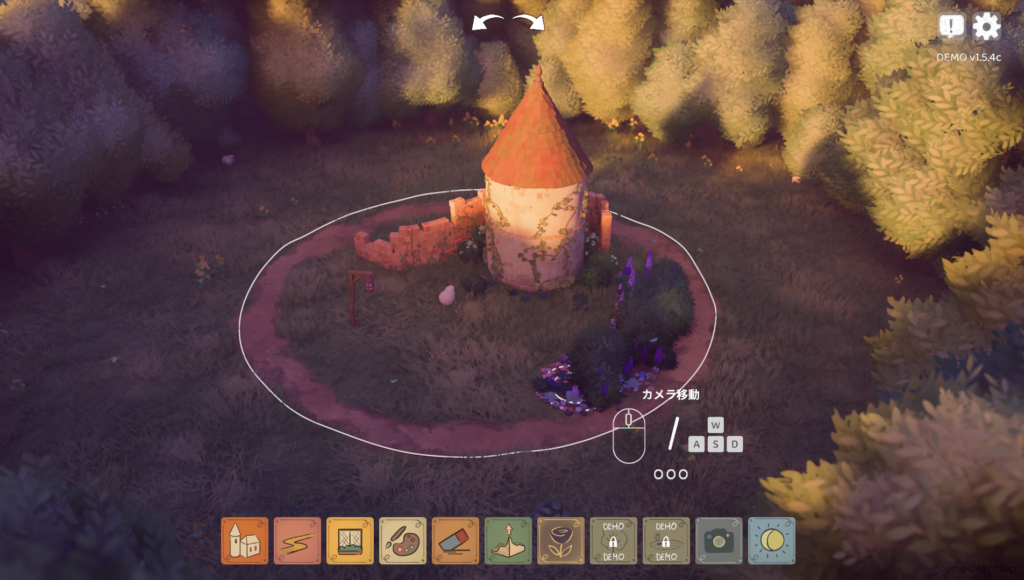Select the rose flower planting tool
Viewport: 1024px width, 580px height.
561,540
